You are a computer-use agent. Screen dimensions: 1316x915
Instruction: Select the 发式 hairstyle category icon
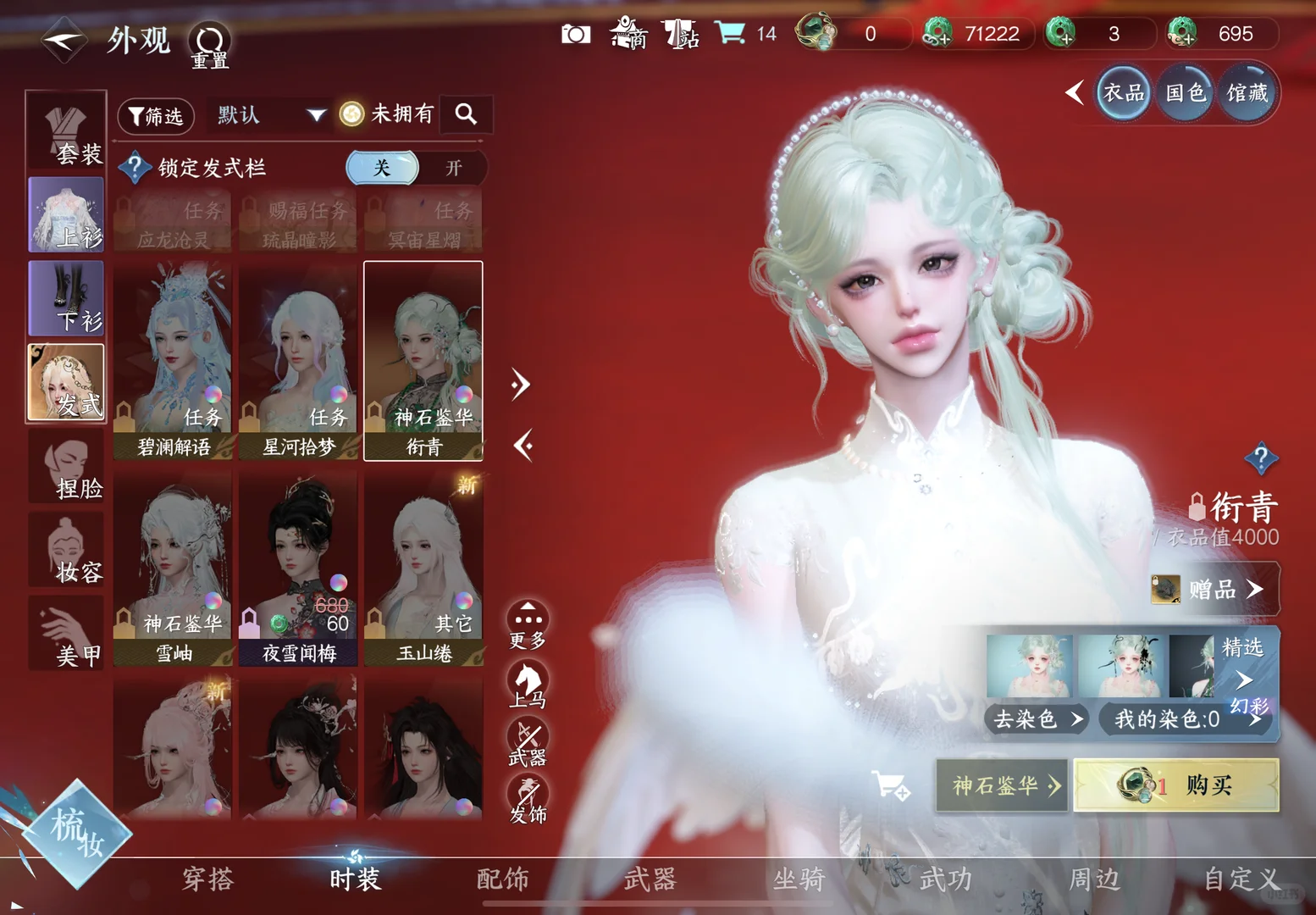pyautogui.click(x=66, y=383)
